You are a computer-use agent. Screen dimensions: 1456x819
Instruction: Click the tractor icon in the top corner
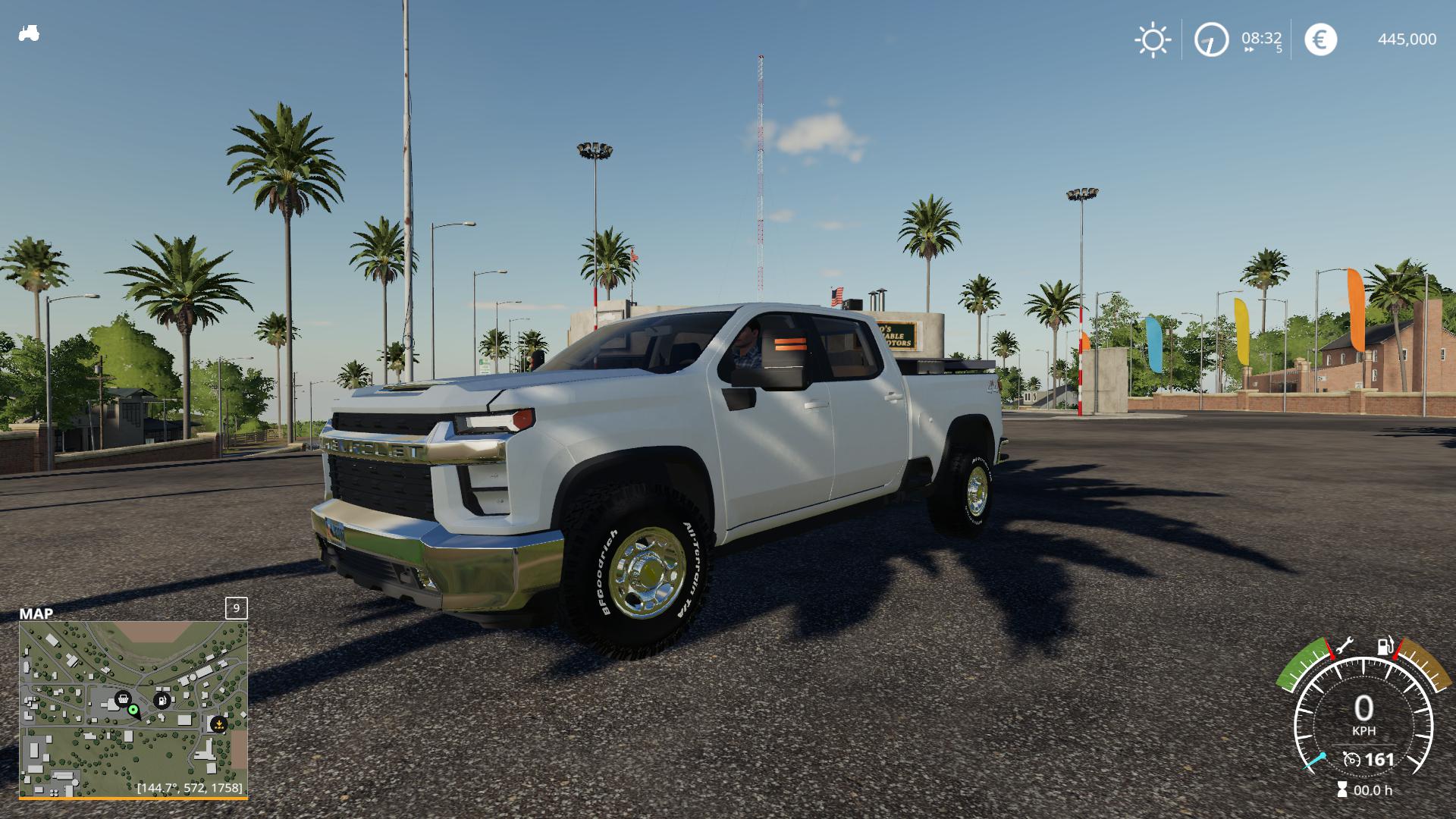[x=29, y=34]
